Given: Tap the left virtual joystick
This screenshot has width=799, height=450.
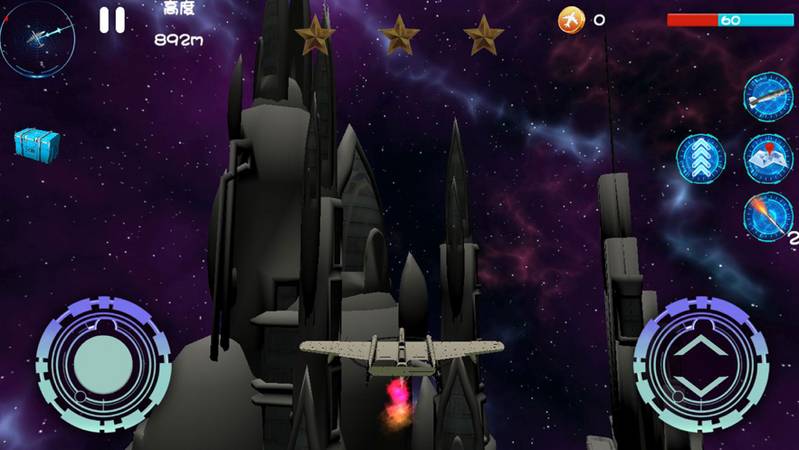Looking at the screenshot, I should [x=96, y=364].
